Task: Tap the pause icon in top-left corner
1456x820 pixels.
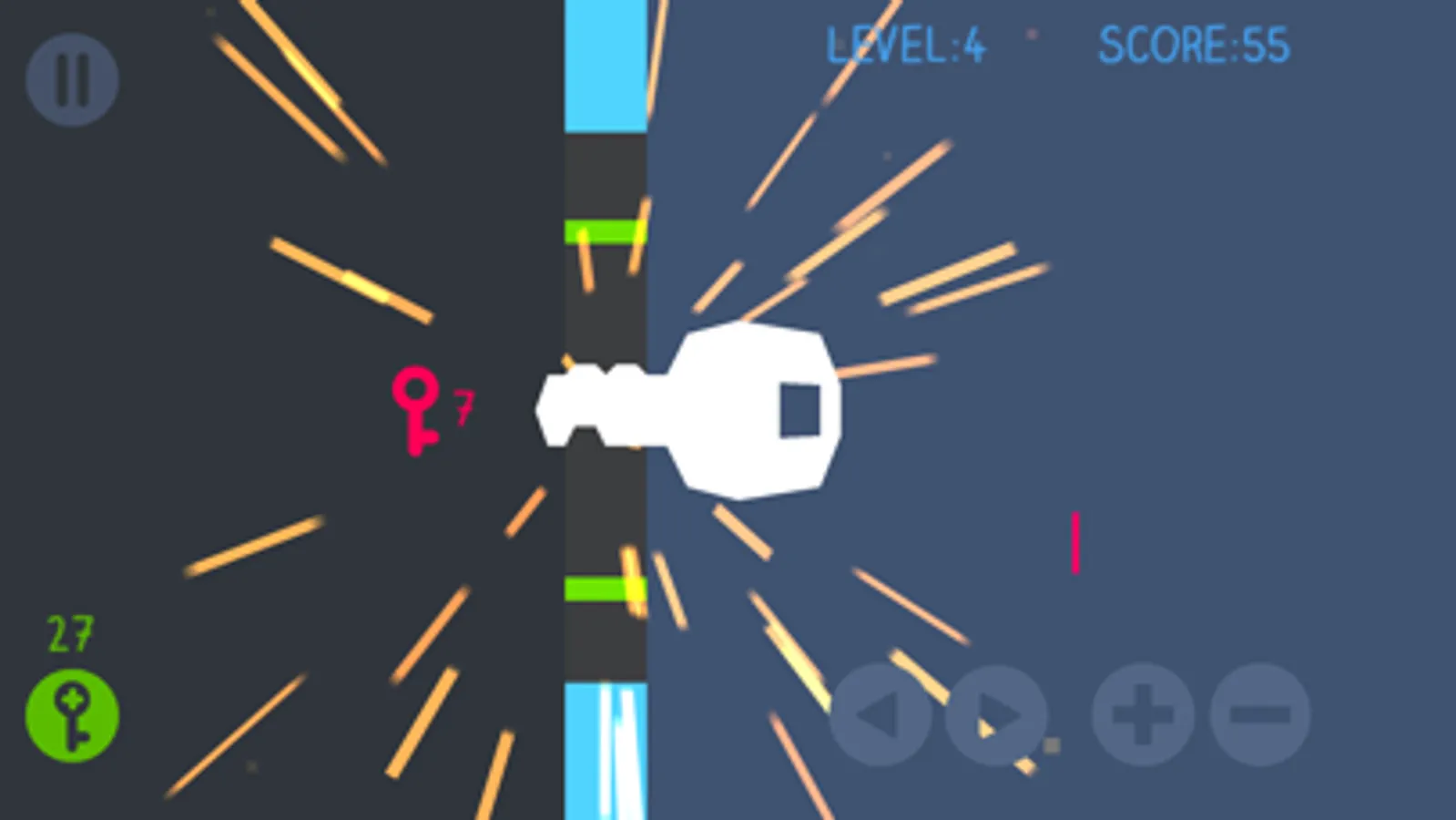Action: coord(73,78)
